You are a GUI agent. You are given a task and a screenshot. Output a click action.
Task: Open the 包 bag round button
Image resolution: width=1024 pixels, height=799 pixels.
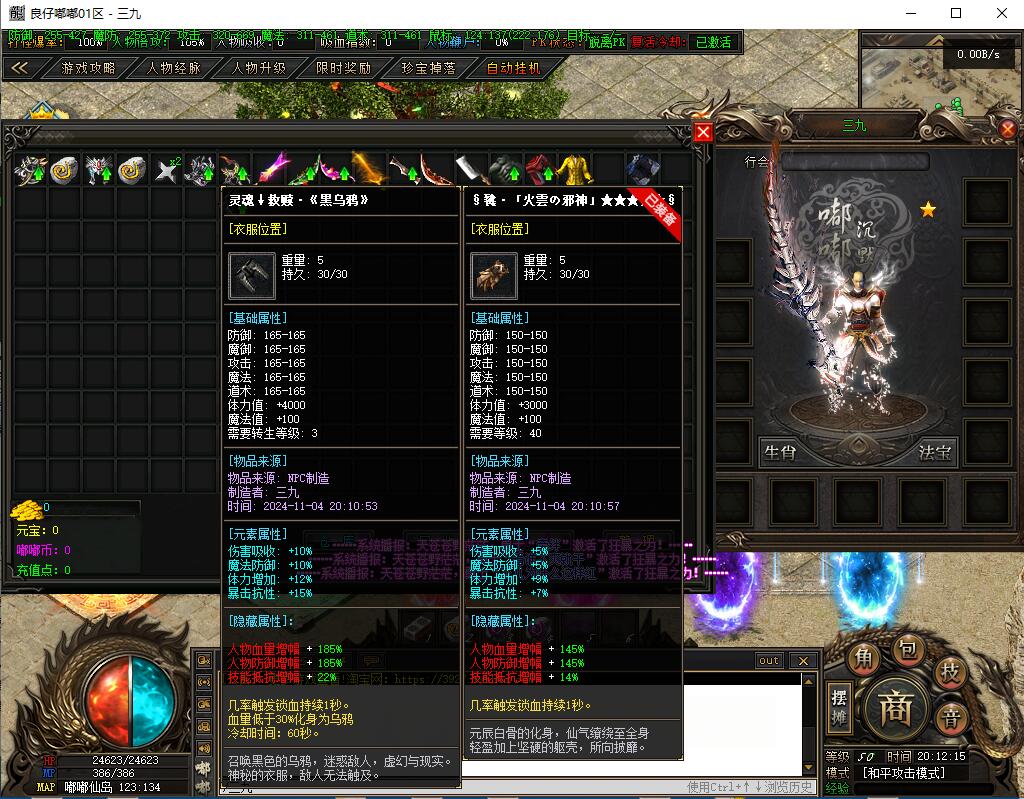906,651
